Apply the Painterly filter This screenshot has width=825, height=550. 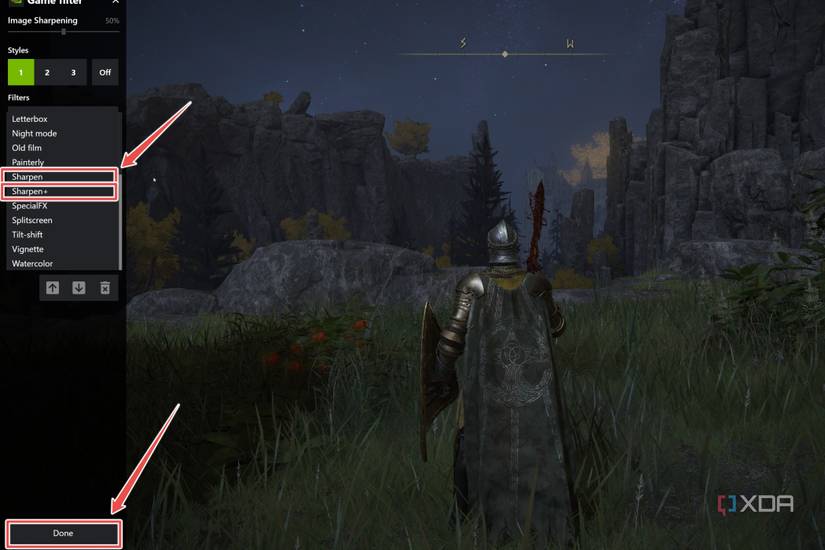click(x=28, y=162)
